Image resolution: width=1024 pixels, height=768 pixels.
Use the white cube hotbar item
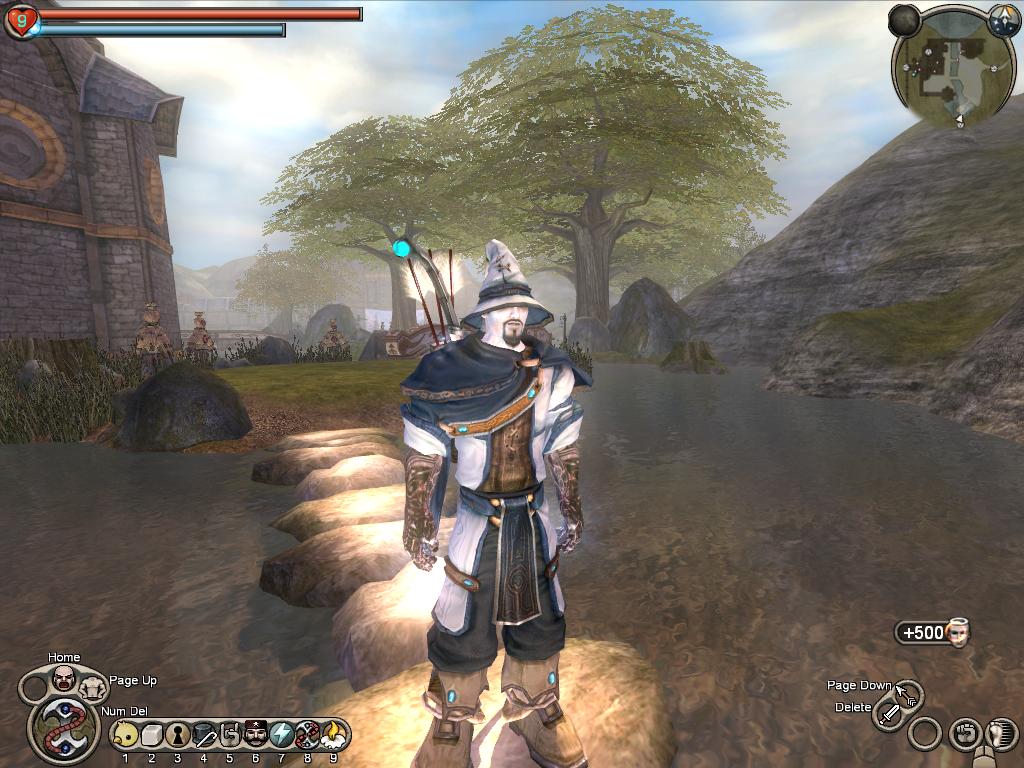(152, 735)
